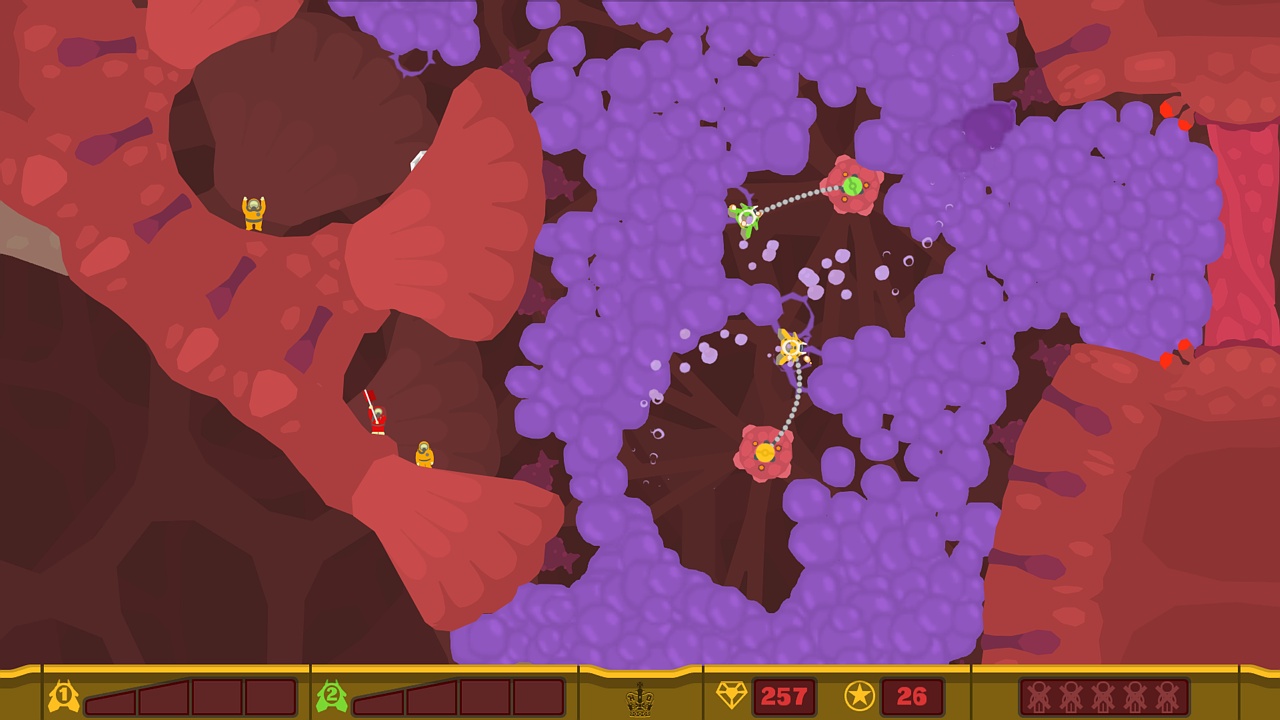
Task: Click the first survivor silhouette in the HUD
Action: [1039, 696]
